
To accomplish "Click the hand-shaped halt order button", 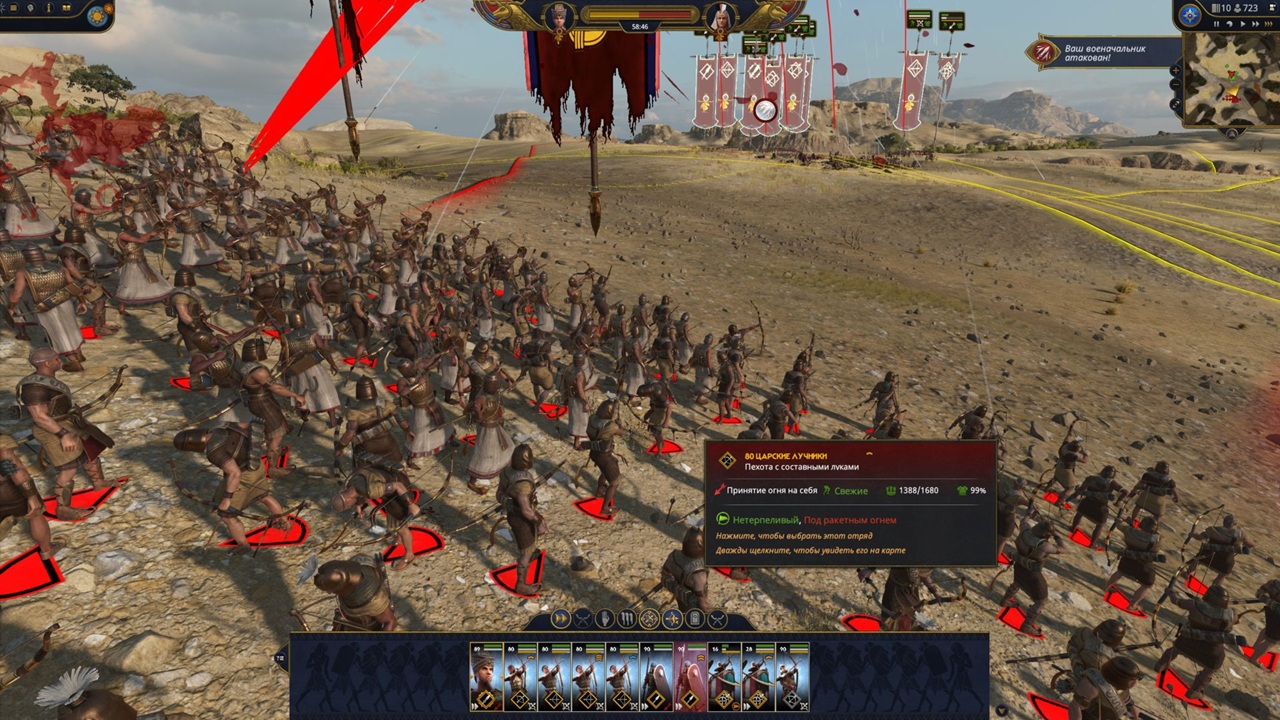I will point(605,619).
